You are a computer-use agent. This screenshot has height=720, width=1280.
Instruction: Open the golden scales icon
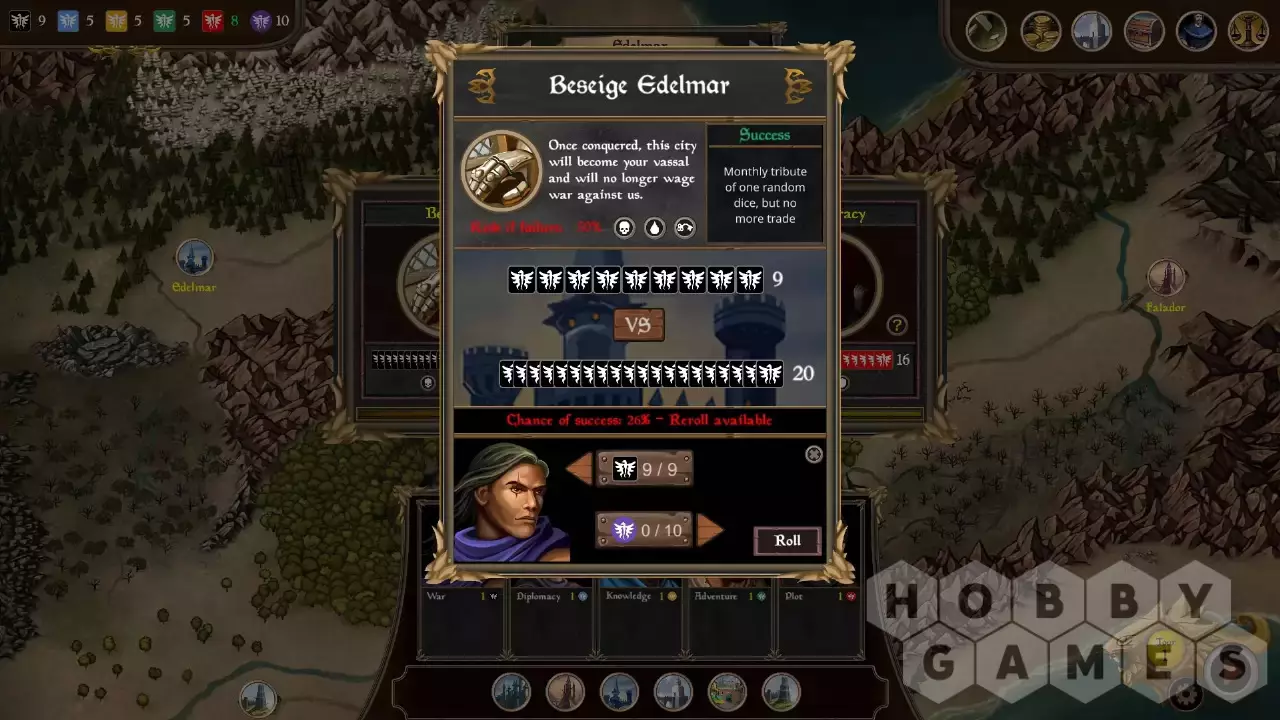pos(1248,31)
